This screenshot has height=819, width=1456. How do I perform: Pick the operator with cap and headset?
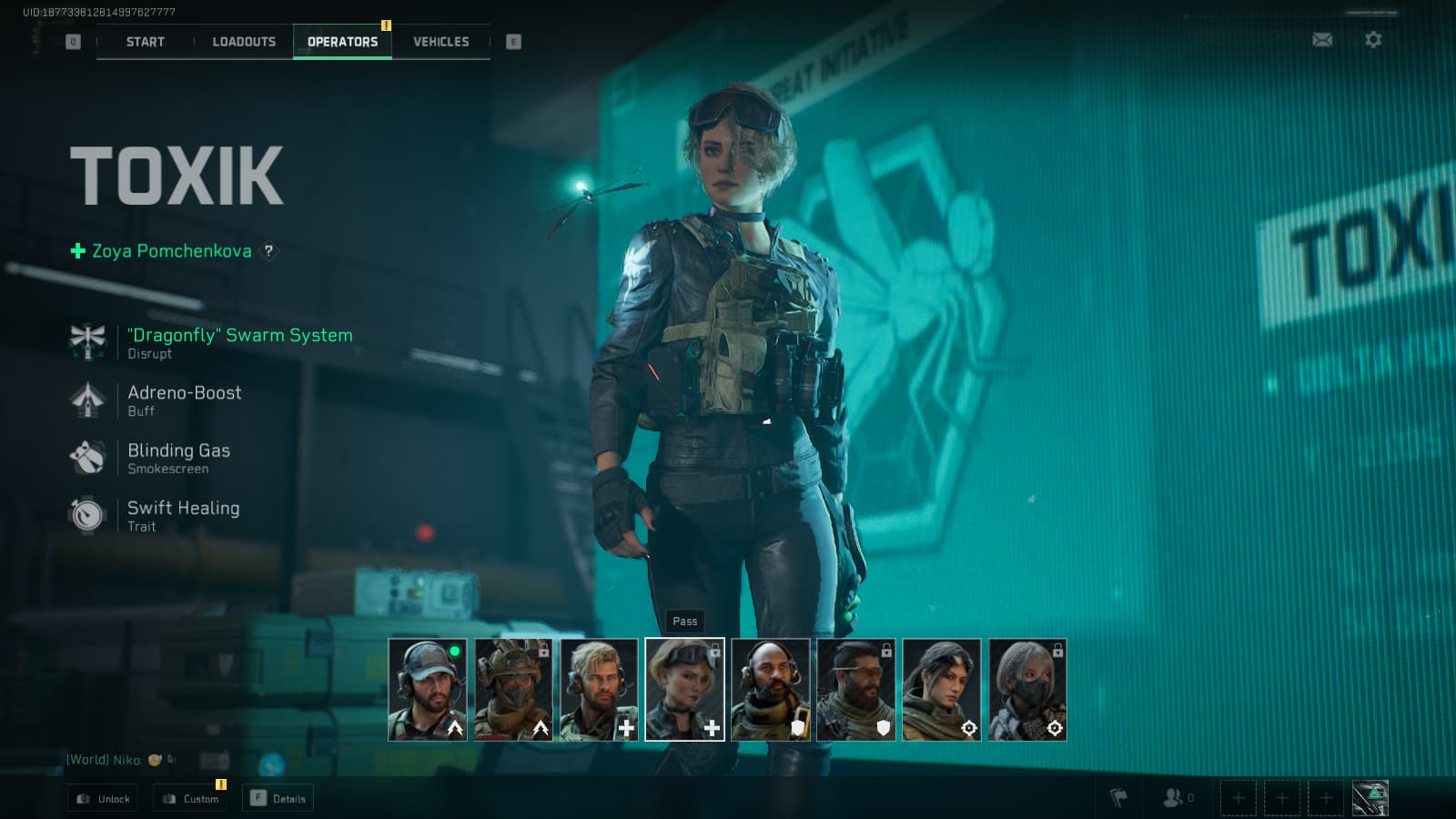[428, 689]
